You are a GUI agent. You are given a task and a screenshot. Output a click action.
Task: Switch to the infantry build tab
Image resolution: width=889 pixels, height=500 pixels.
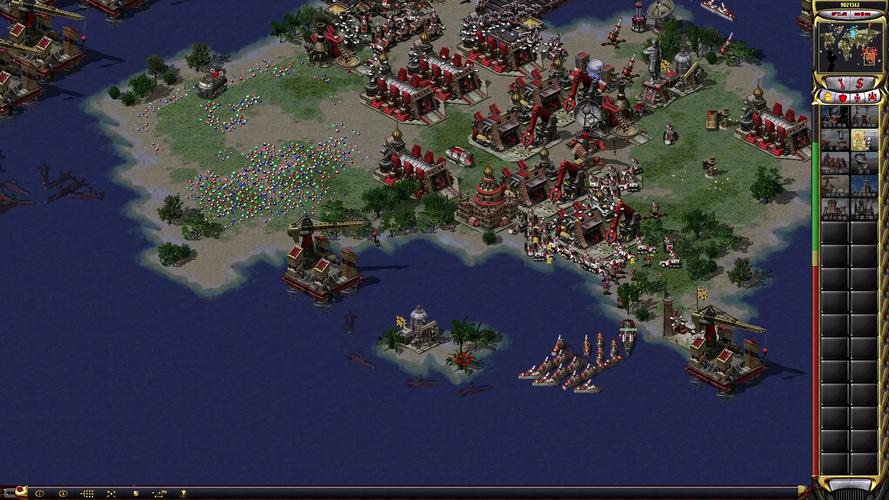(856, 97)
